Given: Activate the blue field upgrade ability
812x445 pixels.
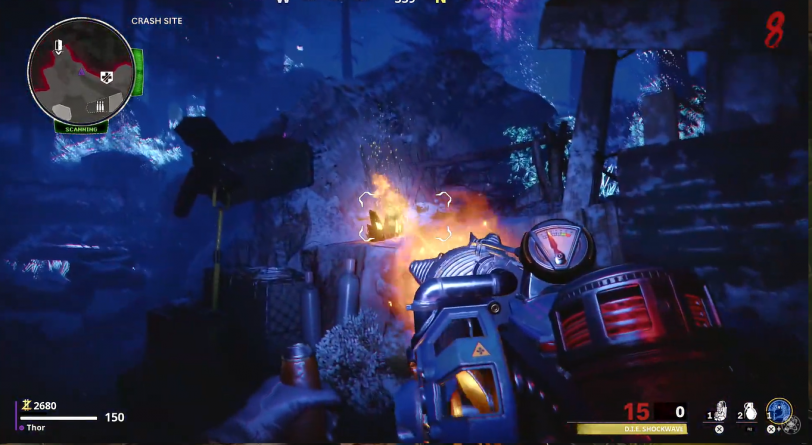Looking at the screenshot, I should [780, 411].
